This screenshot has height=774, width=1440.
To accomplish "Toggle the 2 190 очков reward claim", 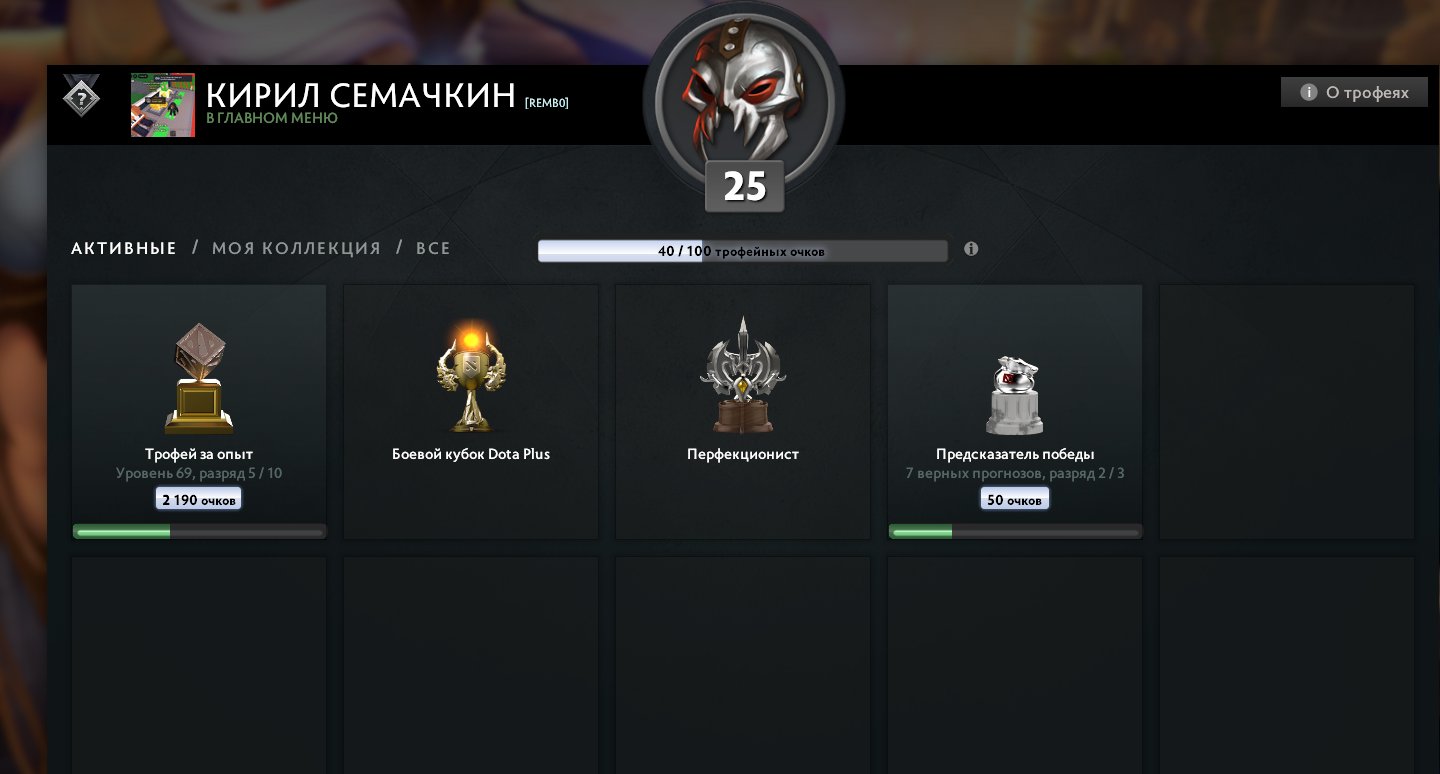I will pyautogui.click(x=198, y=498).
